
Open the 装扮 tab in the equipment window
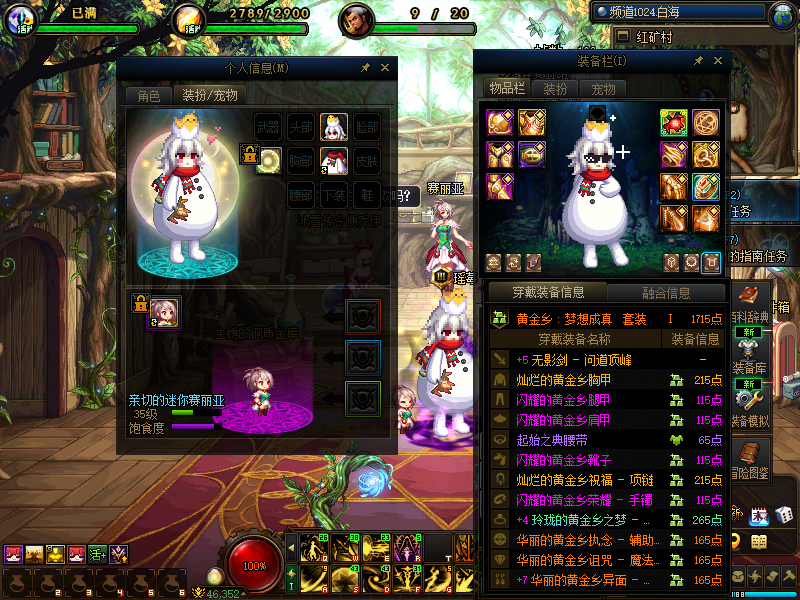[x=555, y=89]
